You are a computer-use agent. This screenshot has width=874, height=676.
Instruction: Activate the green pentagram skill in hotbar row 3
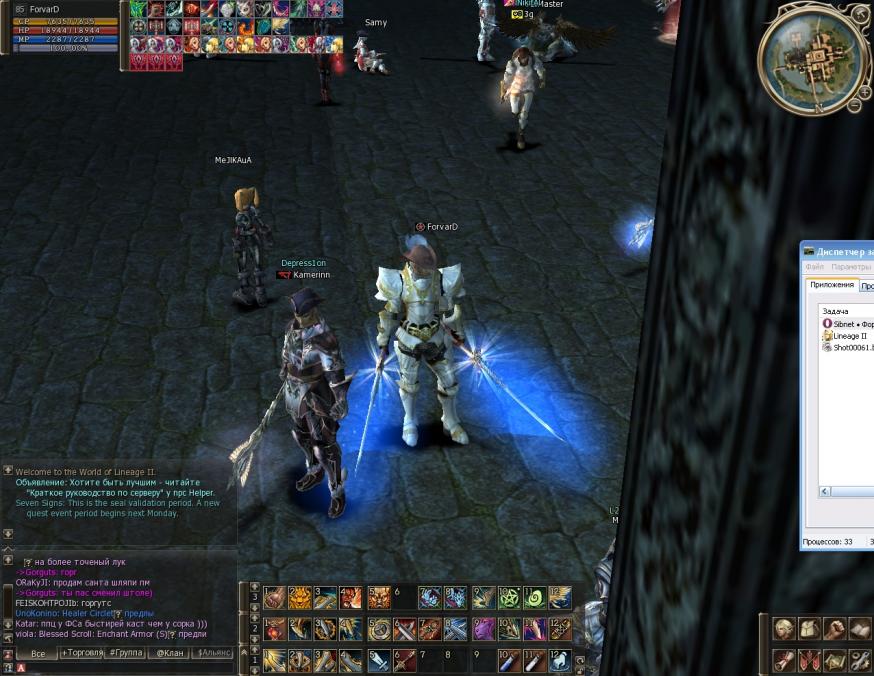pos(509,598)
